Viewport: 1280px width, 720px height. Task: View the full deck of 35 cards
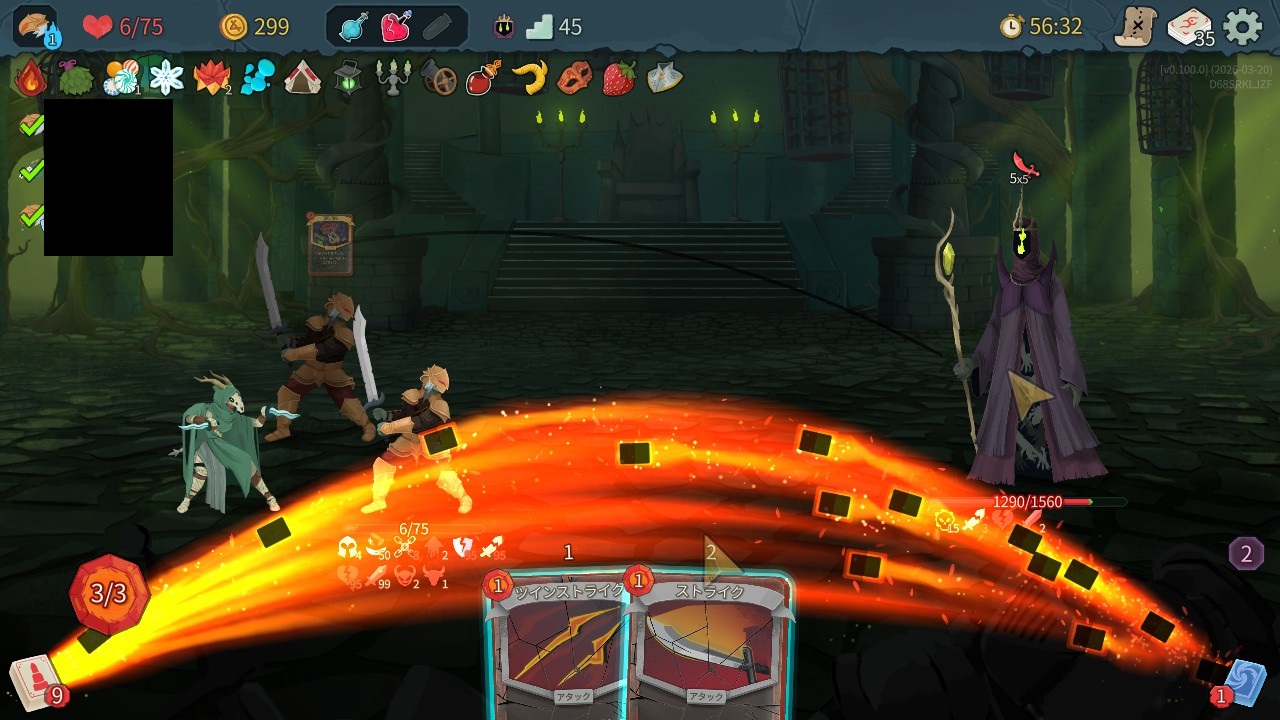[x=1189, y=27]
